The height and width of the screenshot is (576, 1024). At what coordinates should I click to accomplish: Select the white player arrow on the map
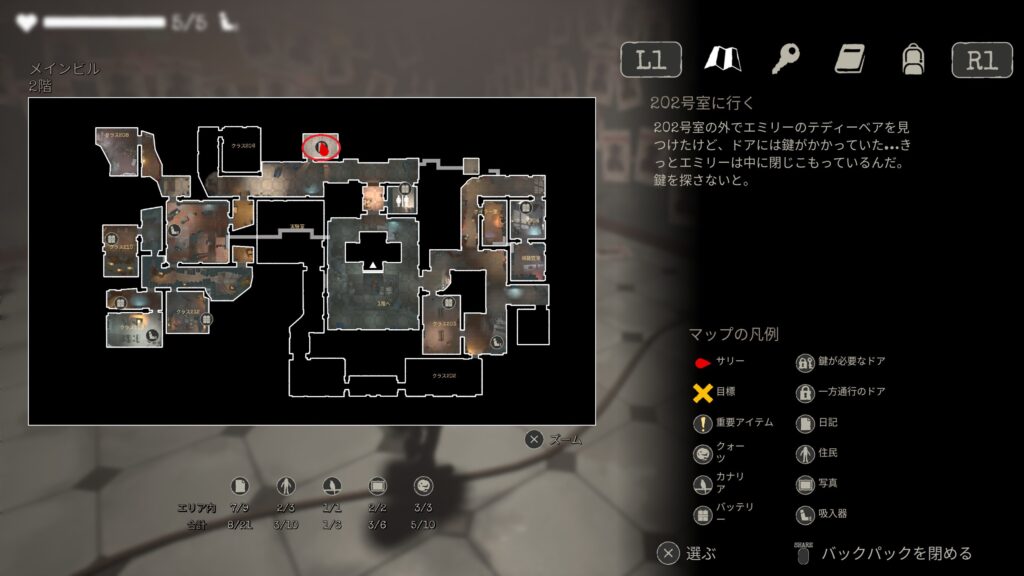coord(373,265)
